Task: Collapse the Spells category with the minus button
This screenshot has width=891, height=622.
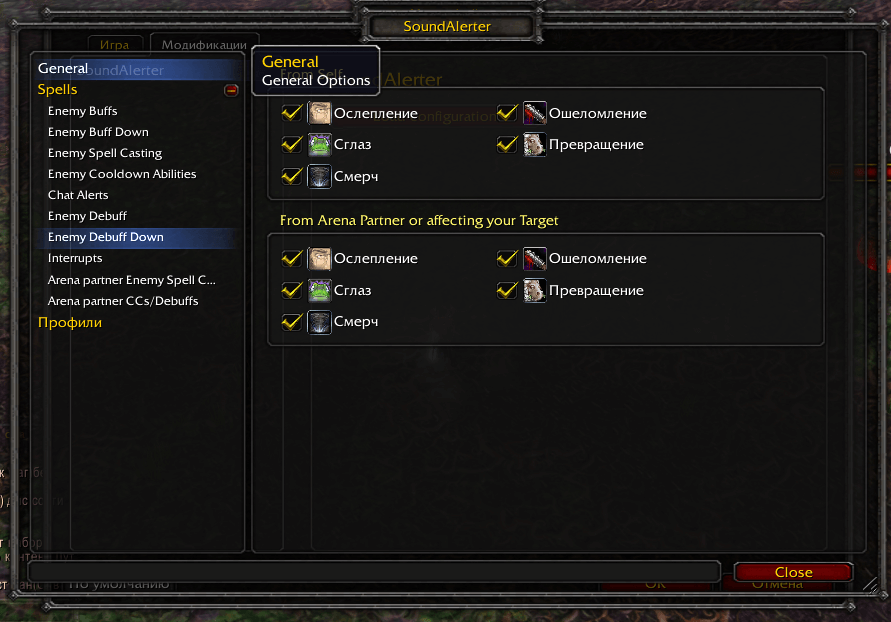Action: point(232,90)
